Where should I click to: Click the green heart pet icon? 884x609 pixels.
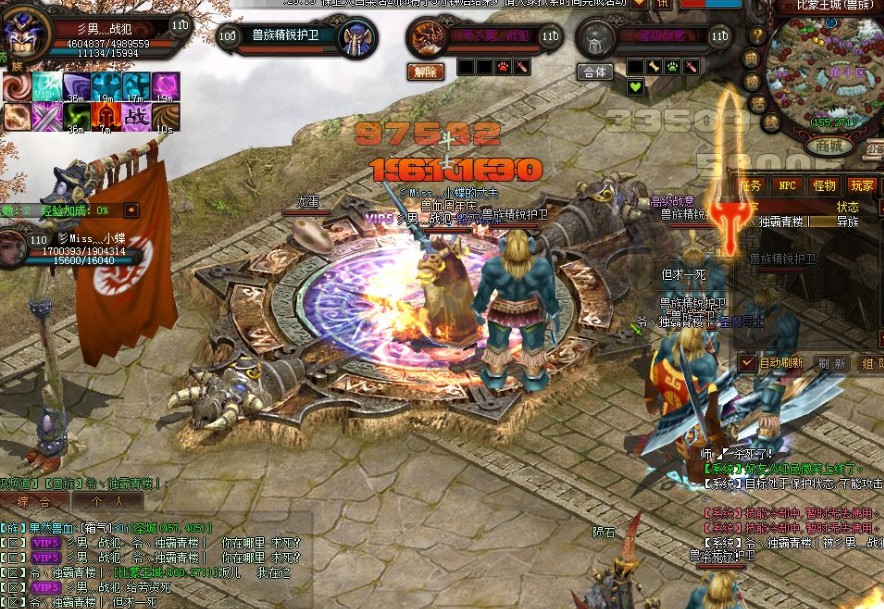tap(634, 87)
